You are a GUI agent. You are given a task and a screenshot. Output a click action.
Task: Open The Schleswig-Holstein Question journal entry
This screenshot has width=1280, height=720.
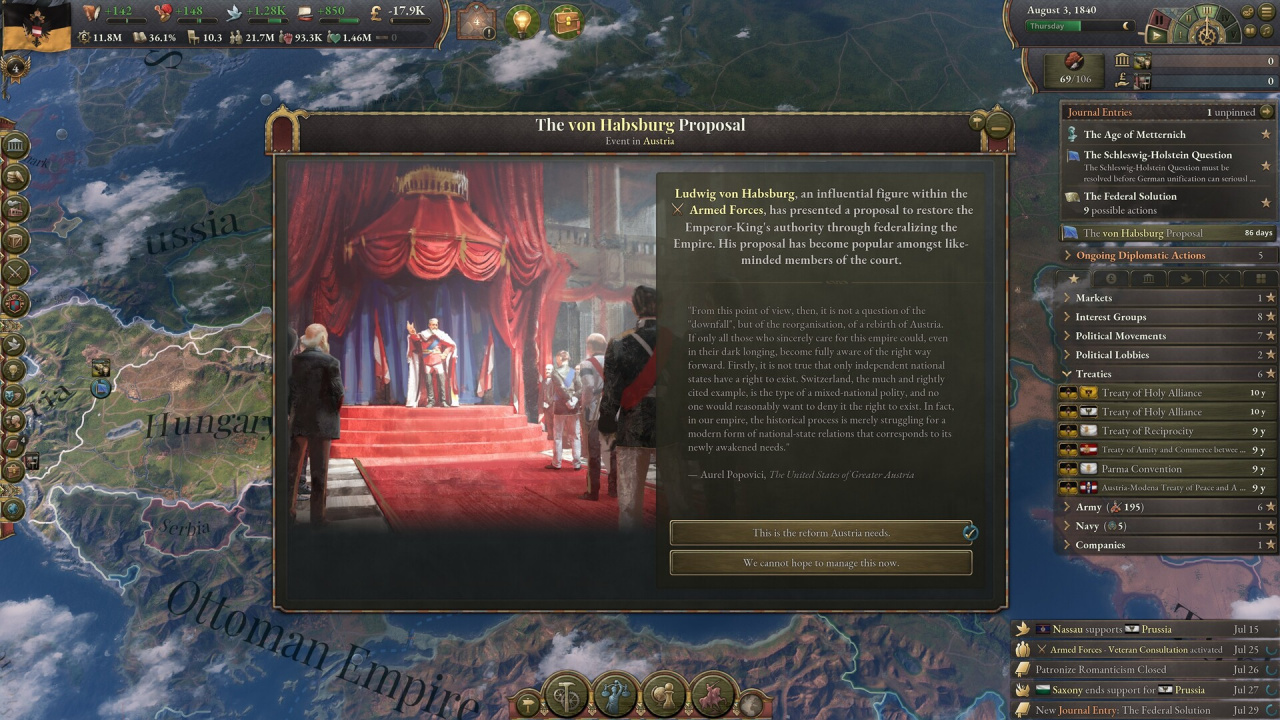click(1157, 155)
